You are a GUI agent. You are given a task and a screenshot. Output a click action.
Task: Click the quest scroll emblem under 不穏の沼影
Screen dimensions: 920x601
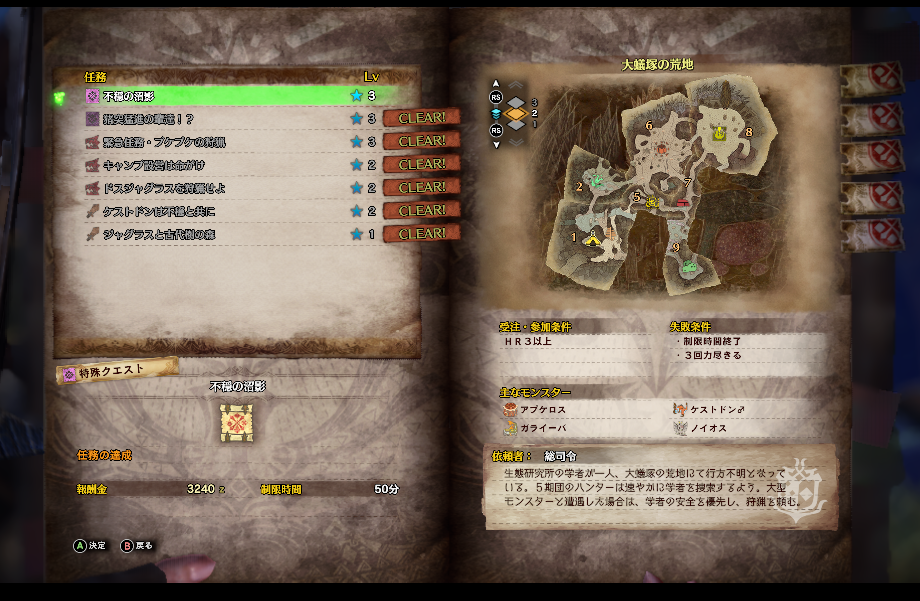click(237, 423)
